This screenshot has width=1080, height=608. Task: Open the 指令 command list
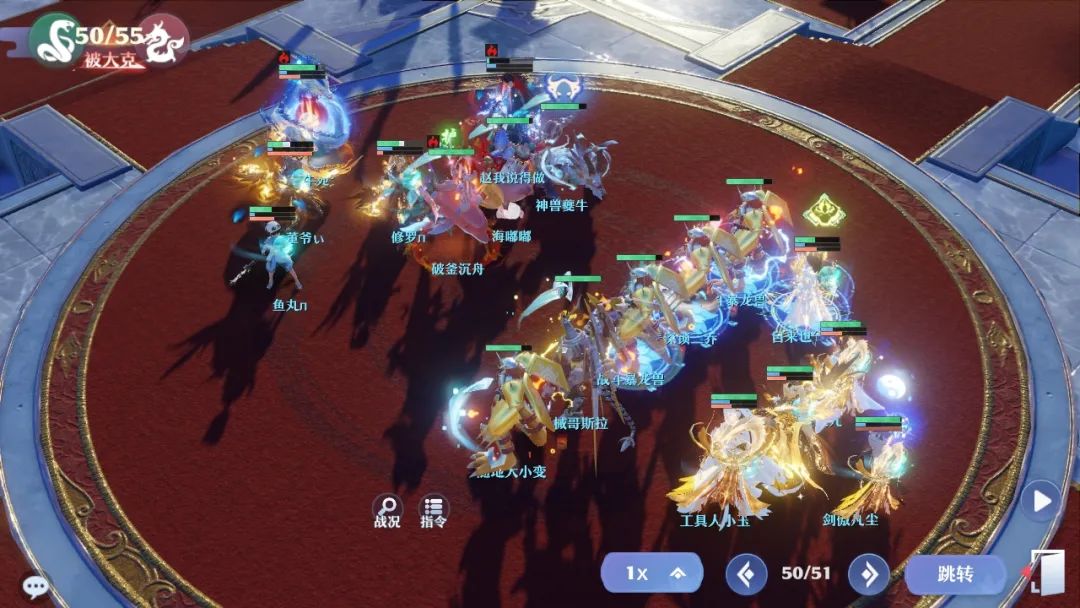[x=433, y=509]
